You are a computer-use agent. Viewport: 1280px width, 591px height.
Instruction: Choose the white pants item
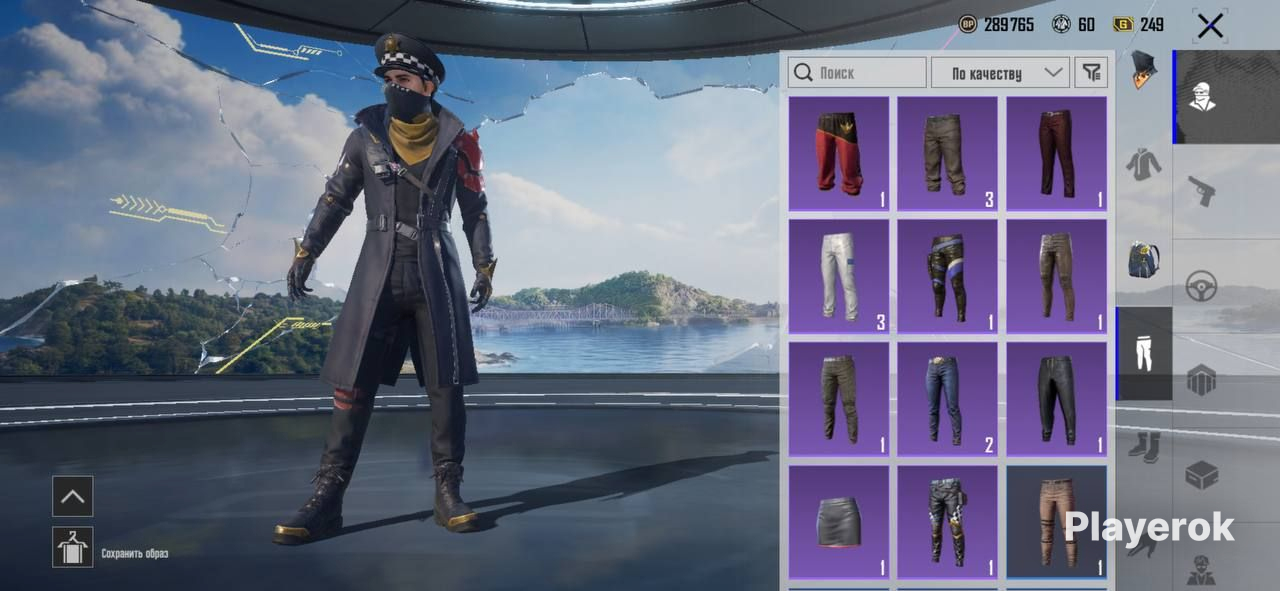coord(838,276)
